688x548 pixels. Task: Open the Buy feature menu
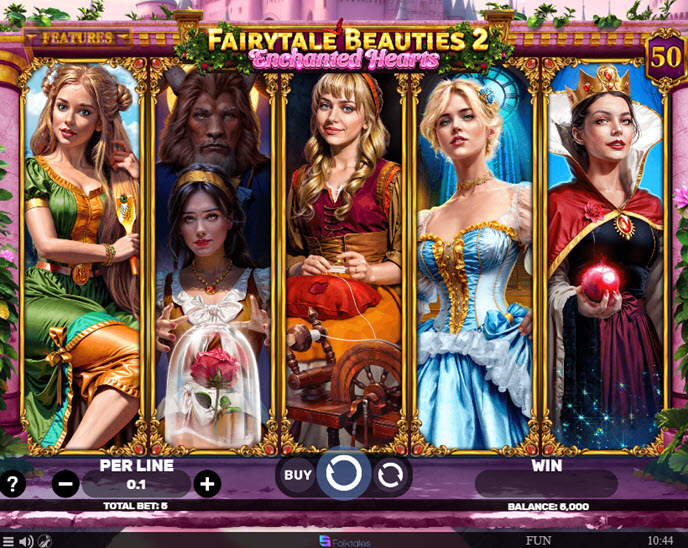[x=298, y=475]
